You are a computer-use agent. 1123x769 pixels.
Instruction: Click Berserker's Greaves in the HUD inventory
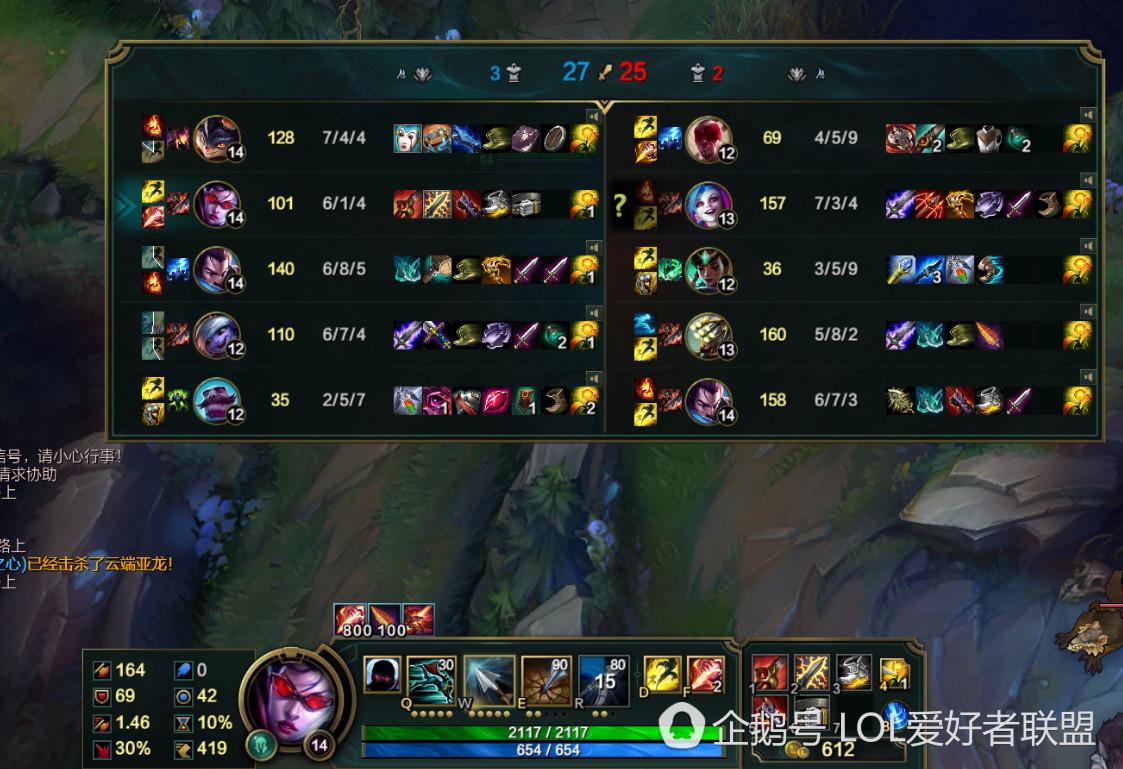[x=853, y=673]
